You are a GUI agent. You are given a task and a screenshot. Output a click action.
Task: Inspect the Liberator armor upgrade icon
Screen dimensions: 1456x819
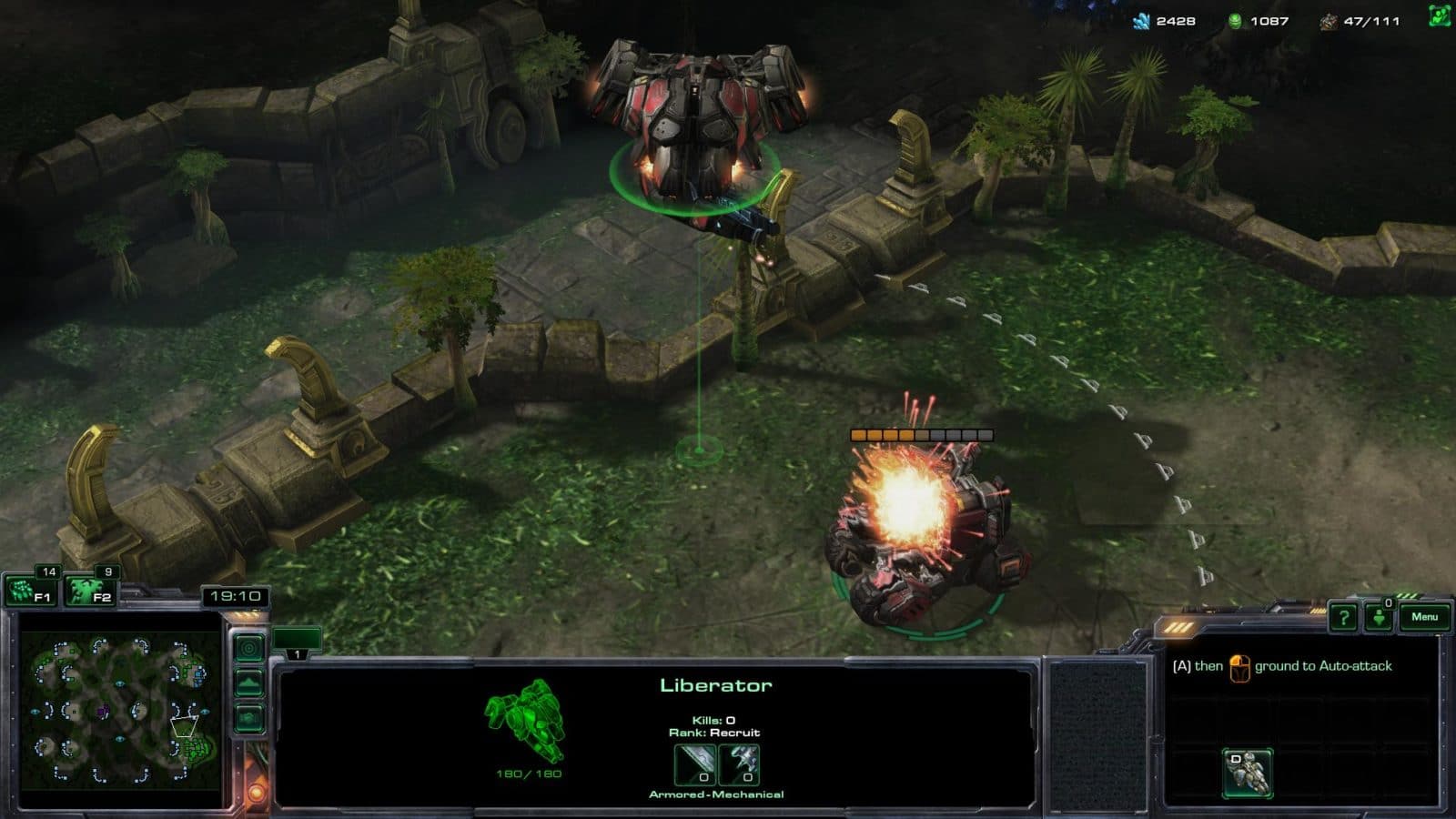point(739,764)
